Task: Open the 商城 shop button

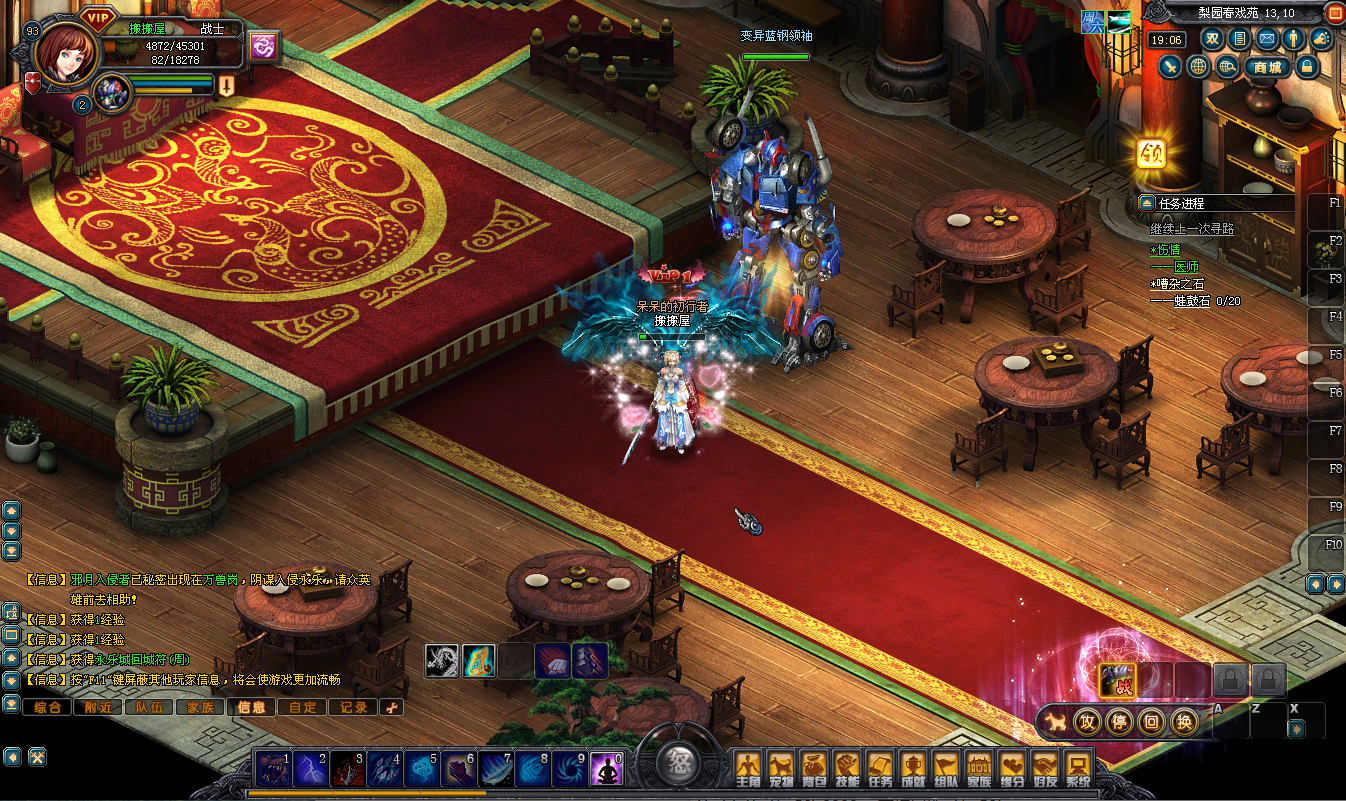Action: coord(1267,67)
